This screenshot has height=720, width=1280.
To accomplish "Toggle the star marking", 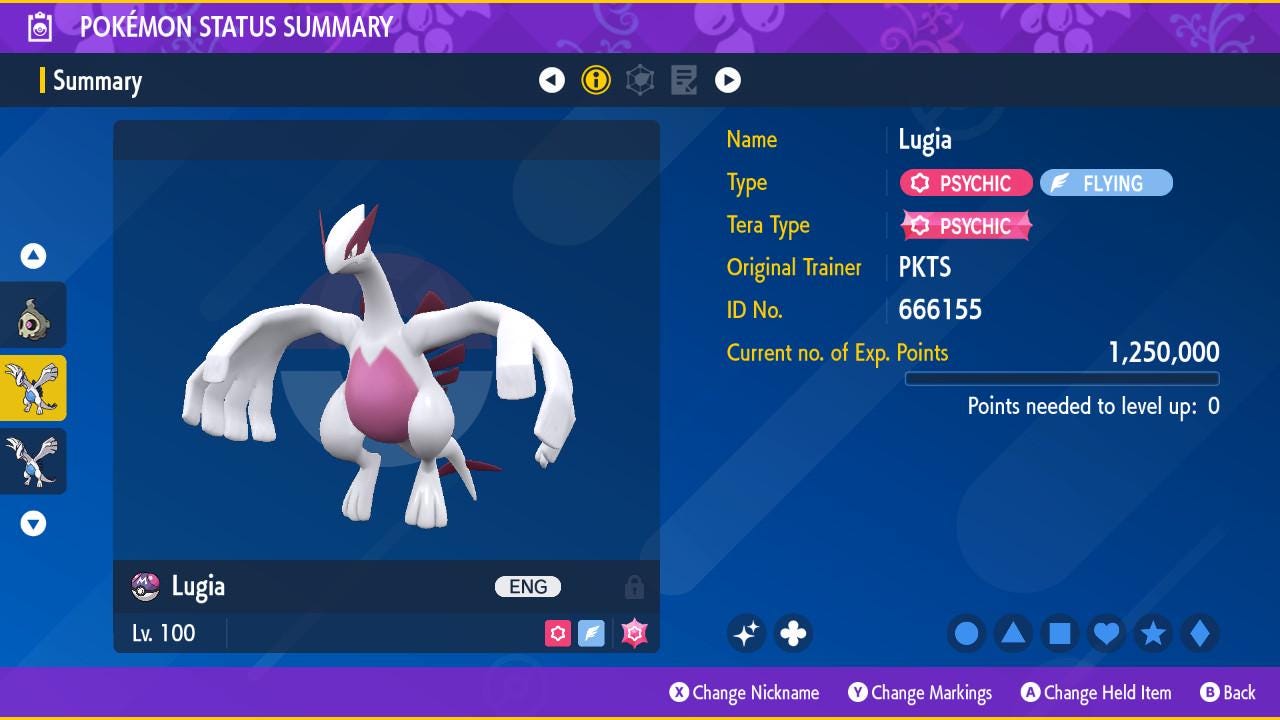I will tap(1153, 633).
